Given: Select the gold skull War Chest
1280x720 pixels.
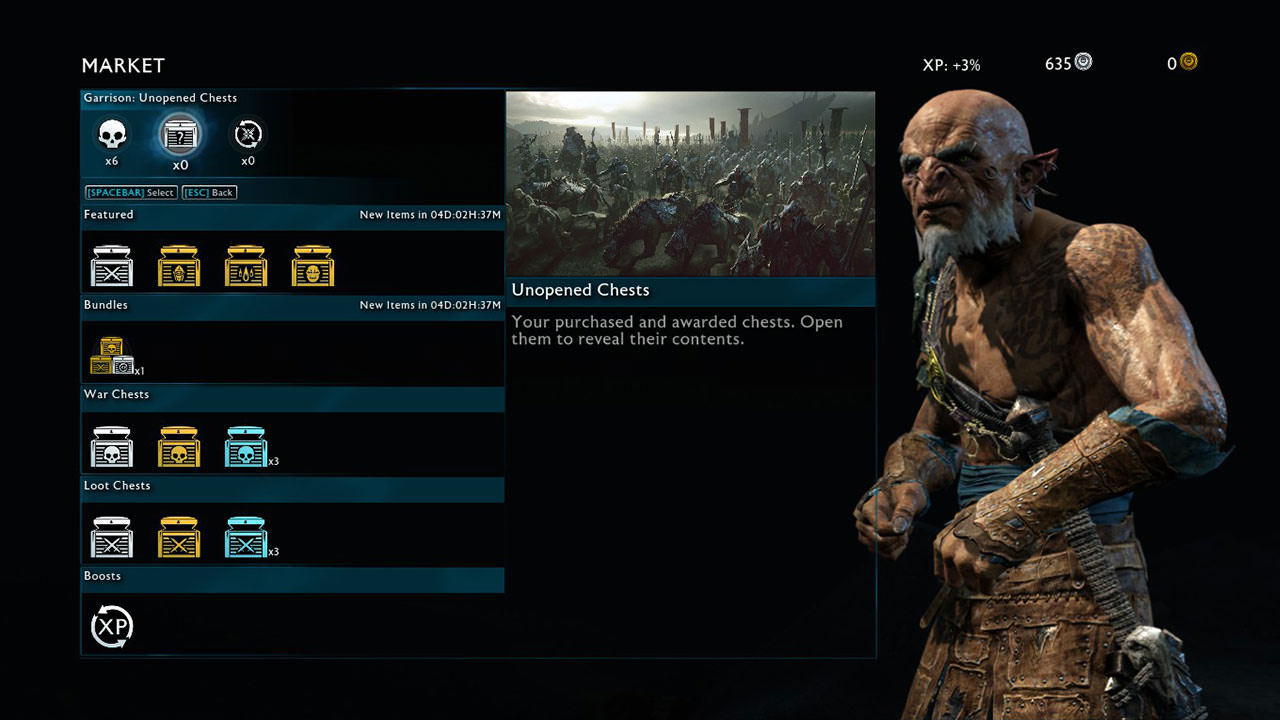Looking at the screenshot, I should pyautogui.click(x=179, y=447).
